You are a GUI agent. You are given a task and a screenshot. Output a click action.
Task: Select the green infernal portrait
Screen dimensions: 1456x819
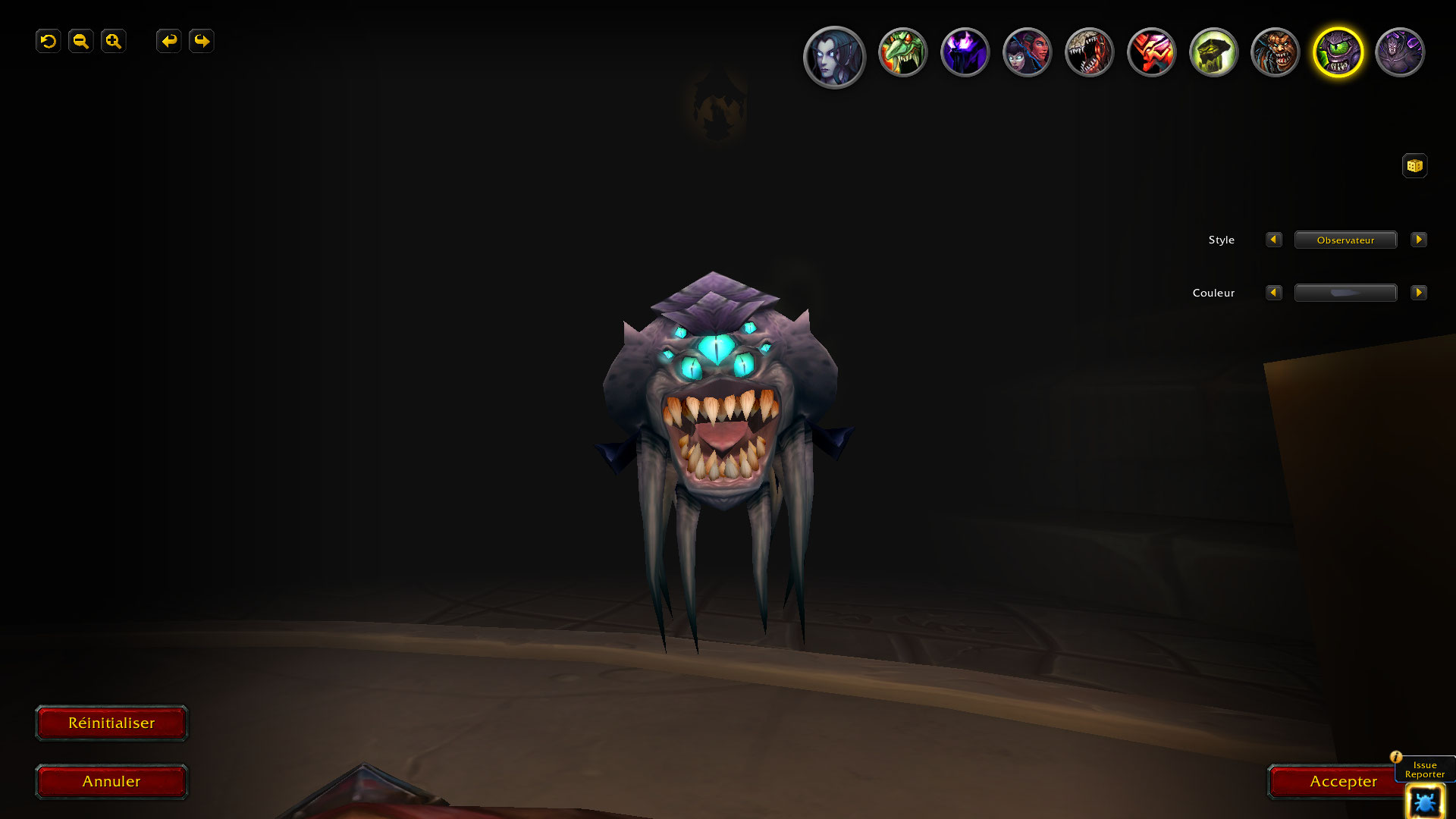click(x=1213, y=52)
